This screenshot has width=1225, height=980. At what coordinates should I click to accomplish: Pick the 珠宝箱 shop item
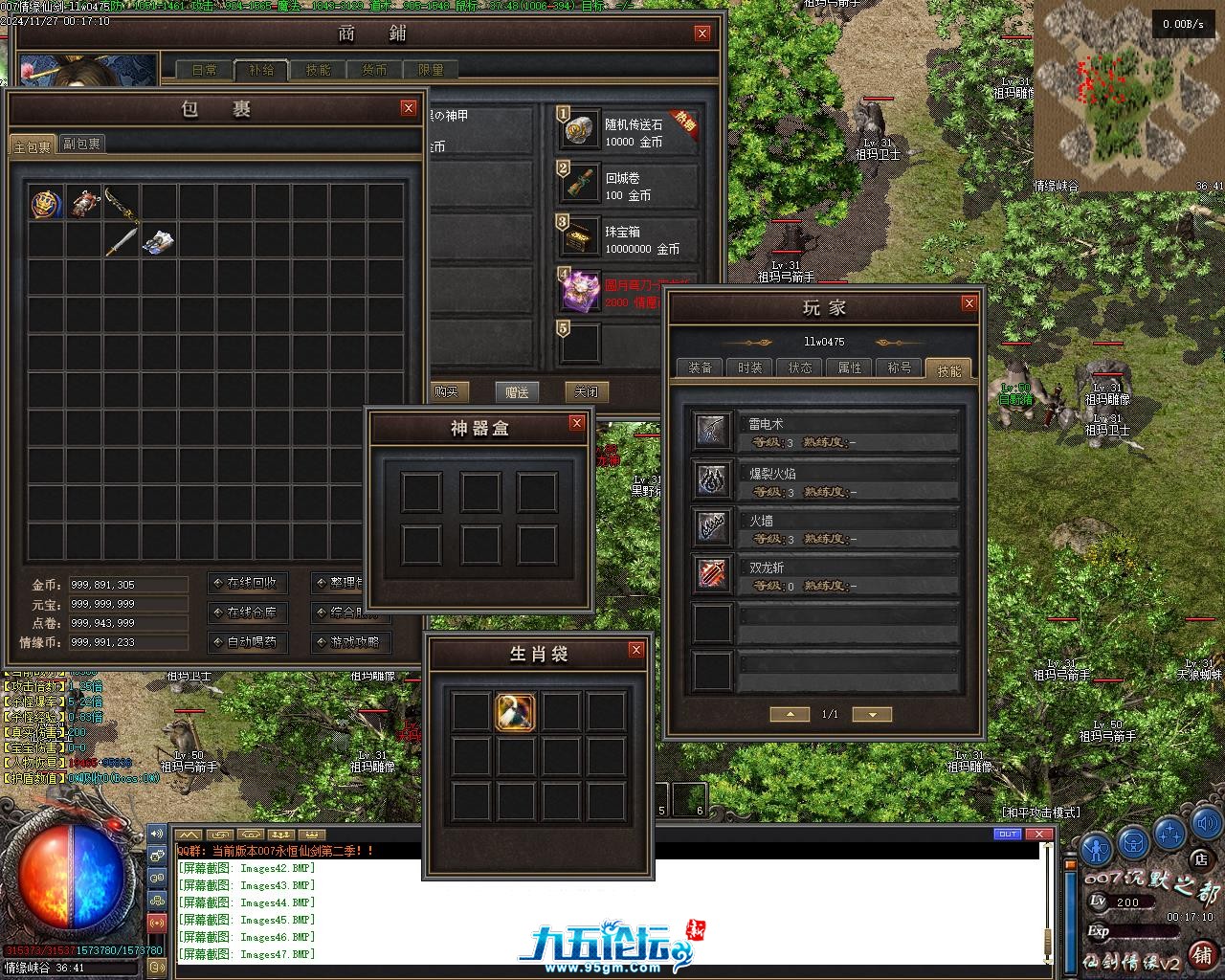627,239
